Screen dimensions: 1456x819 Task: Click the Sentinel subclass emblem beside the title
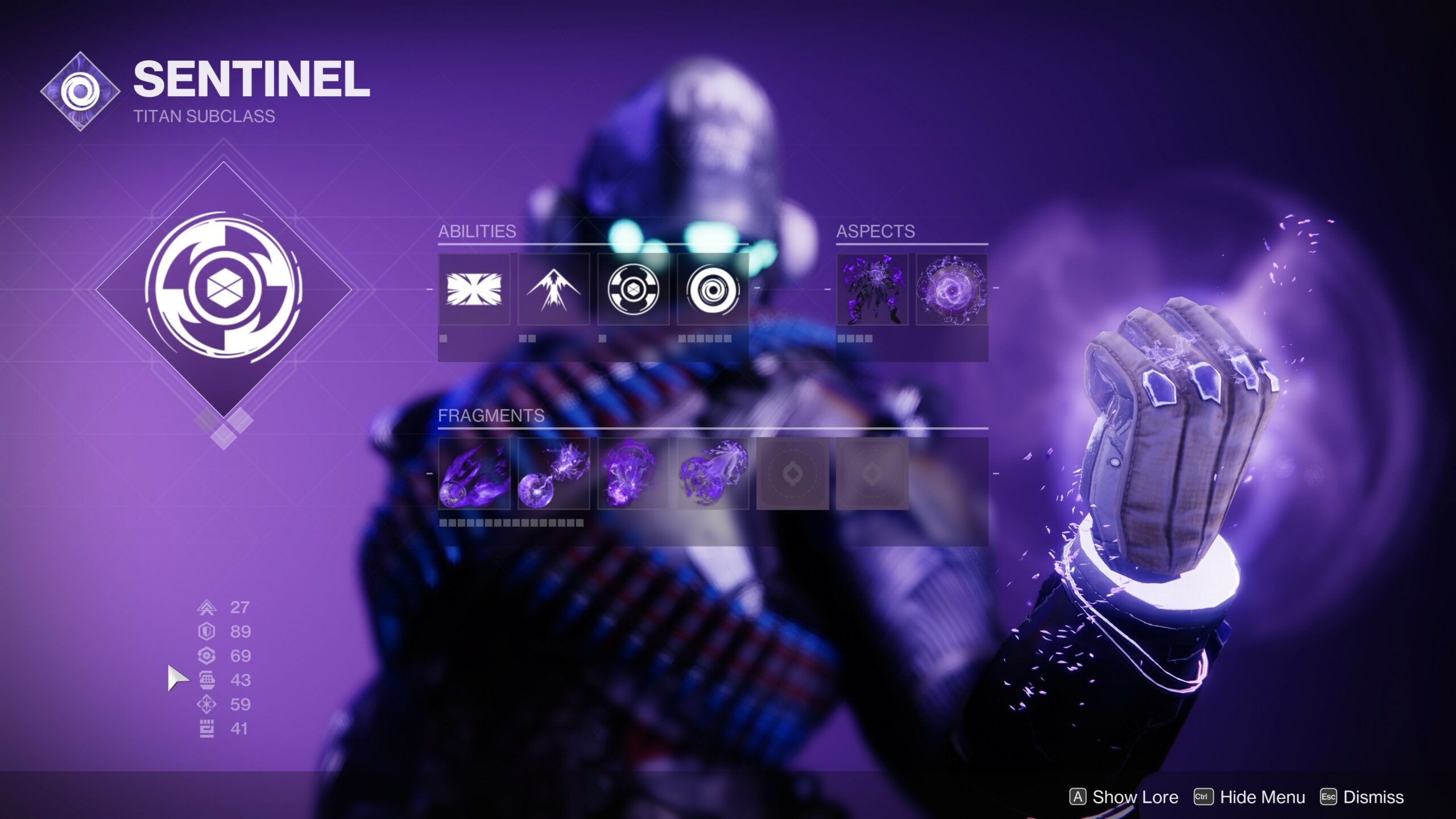pos(80,91)
